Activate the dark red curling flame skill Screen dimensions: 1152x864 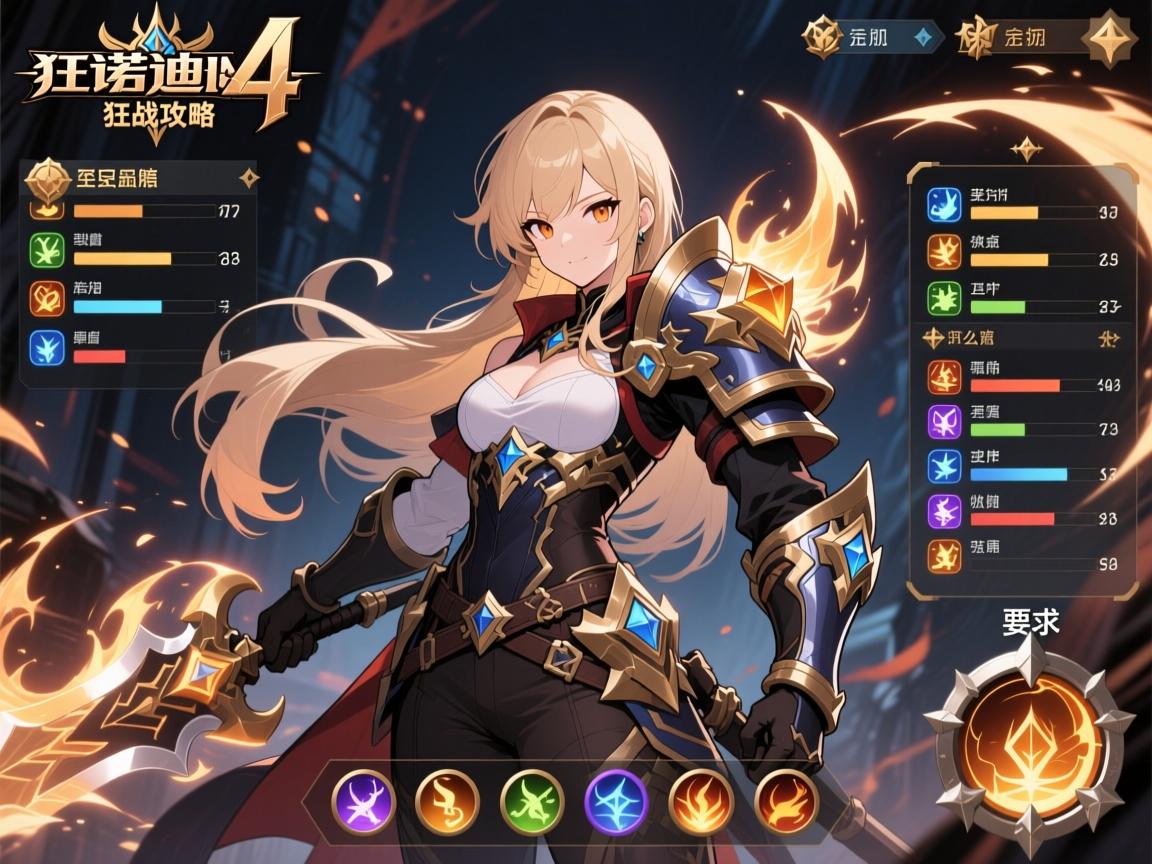point(786,800)
